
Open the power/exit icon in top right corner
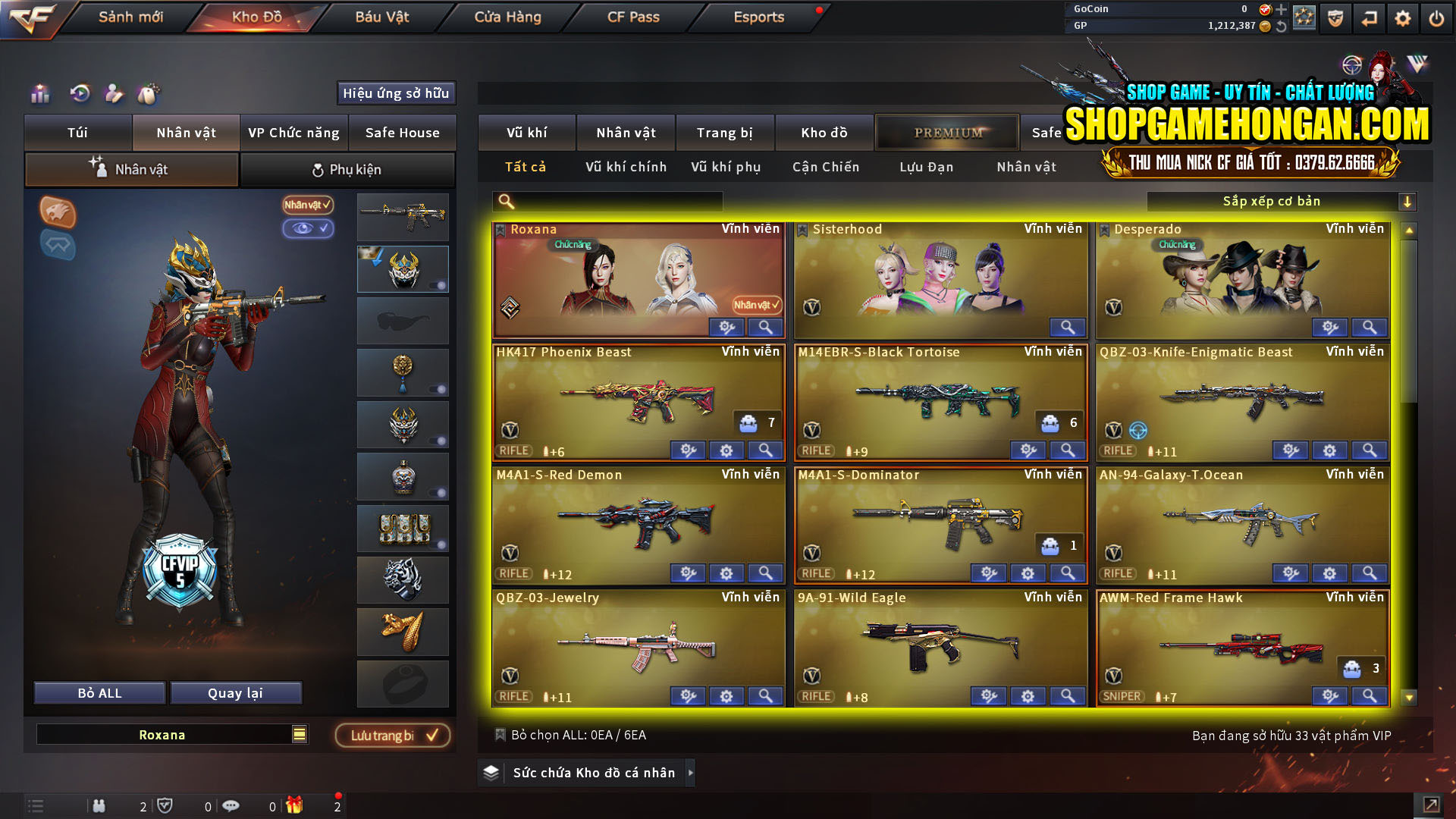[1436, 17]
